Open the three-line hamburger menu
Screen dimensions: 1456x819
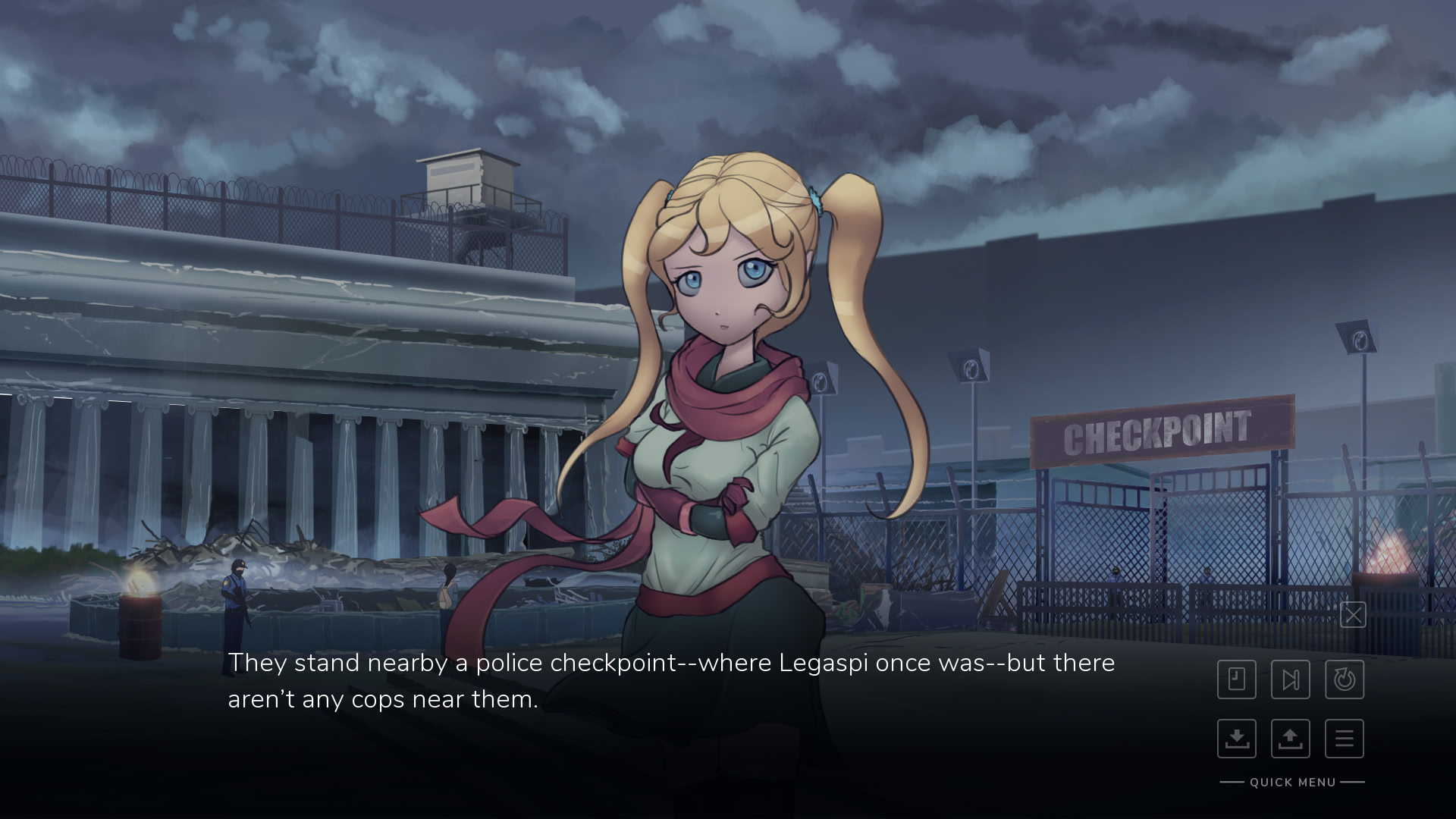[x=1345, y=739]
